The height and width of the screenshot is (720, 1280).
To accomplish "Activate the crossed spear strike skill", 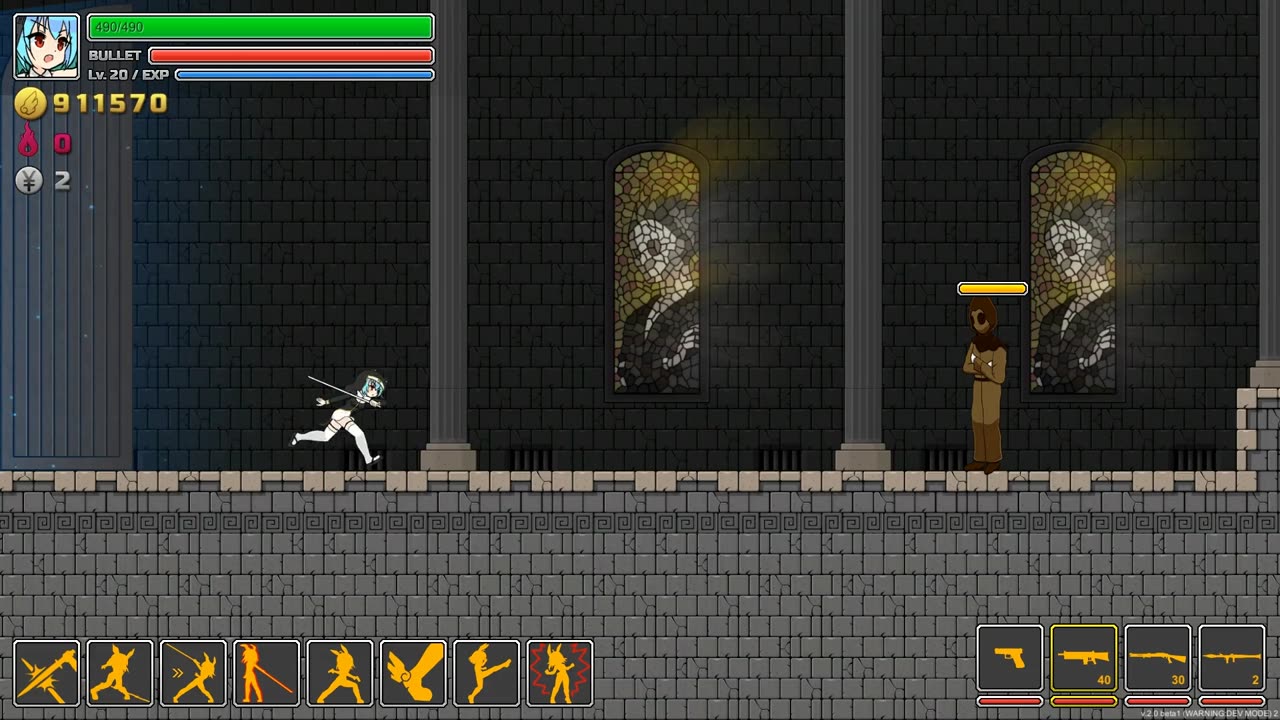I will point(46,673).
